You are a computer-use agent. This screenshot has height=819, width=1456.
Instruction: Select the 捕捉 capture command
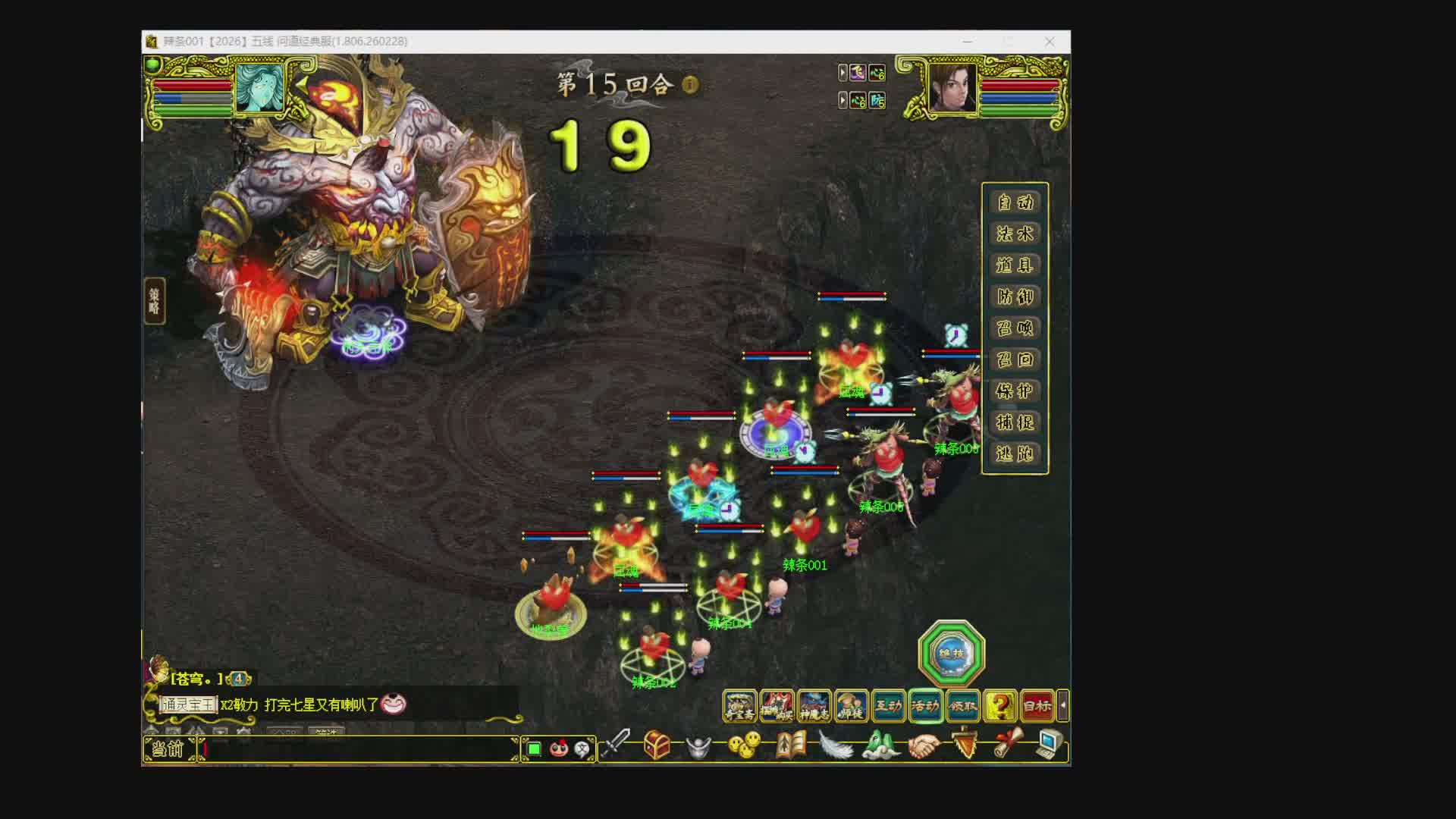[x=1015, y=422]
